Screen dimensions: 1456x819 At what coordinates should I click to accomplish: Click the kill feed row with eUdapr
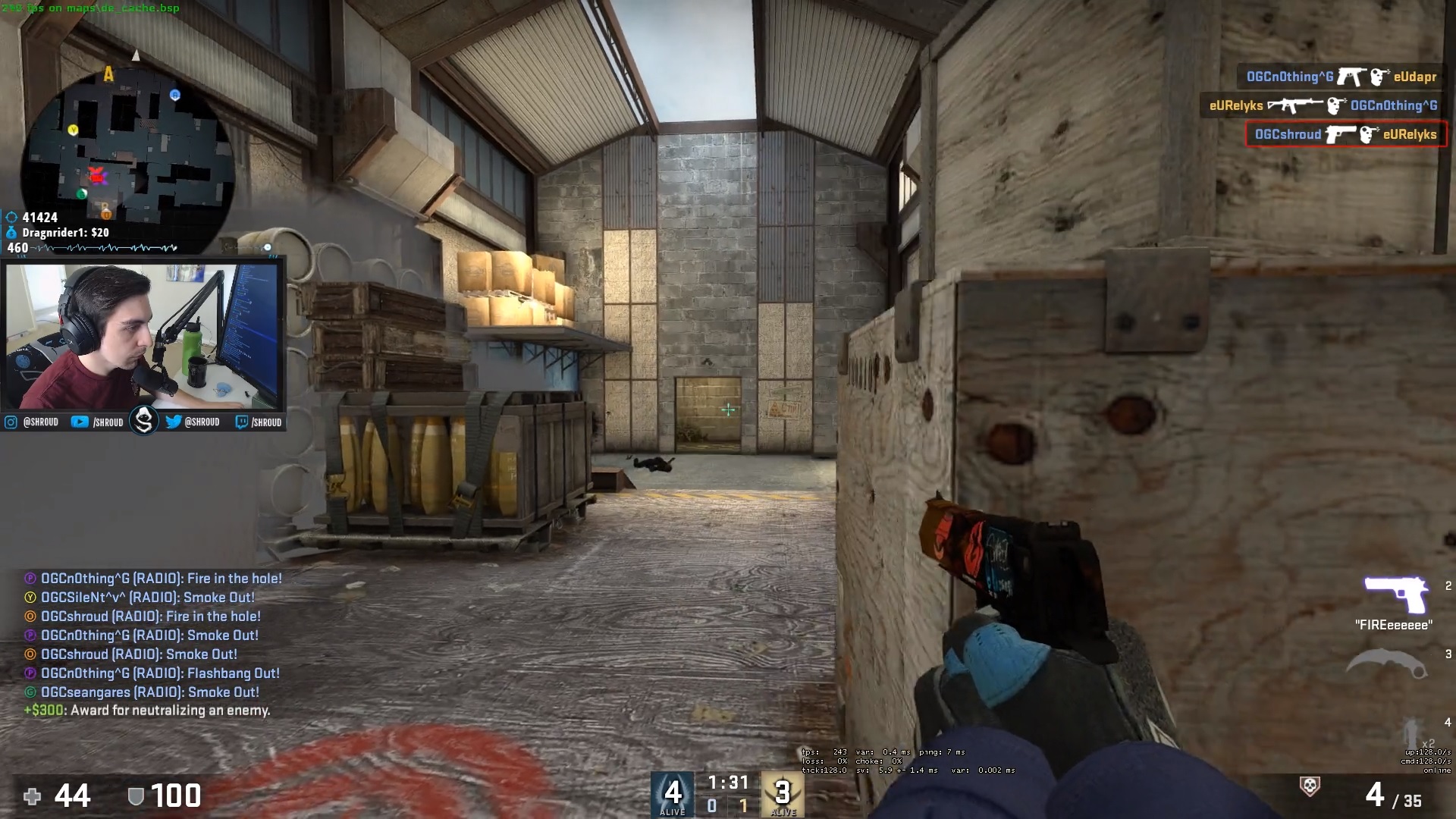(x=1341, y=77)
